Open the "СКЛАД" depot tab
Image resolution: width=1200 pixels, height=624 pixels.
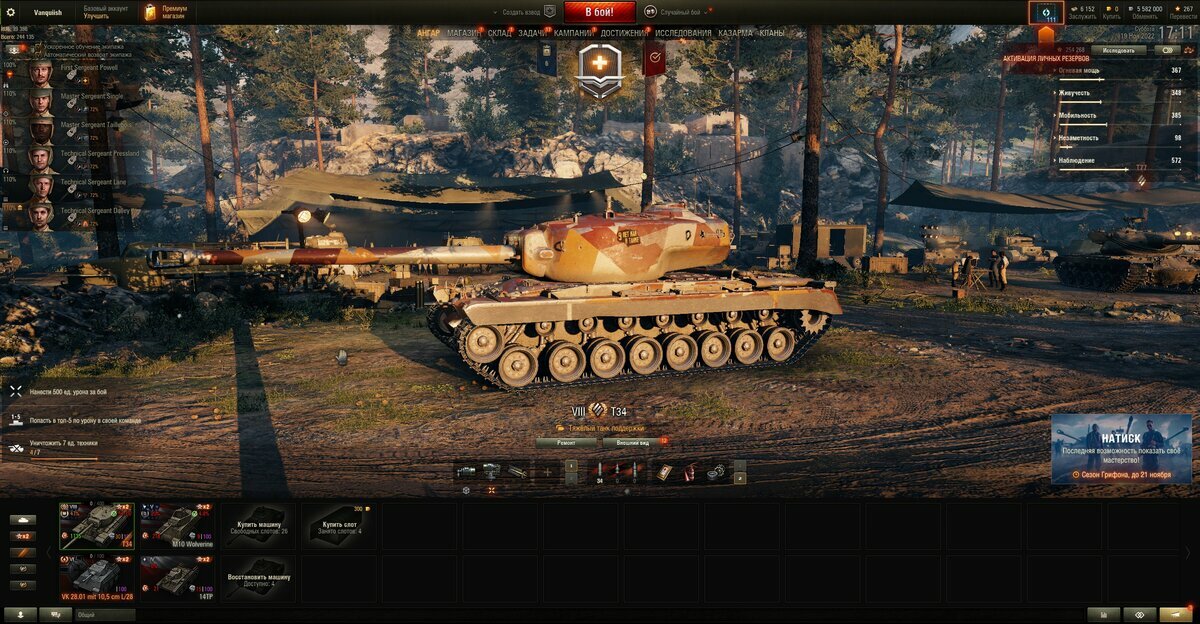tap(499, 33)
